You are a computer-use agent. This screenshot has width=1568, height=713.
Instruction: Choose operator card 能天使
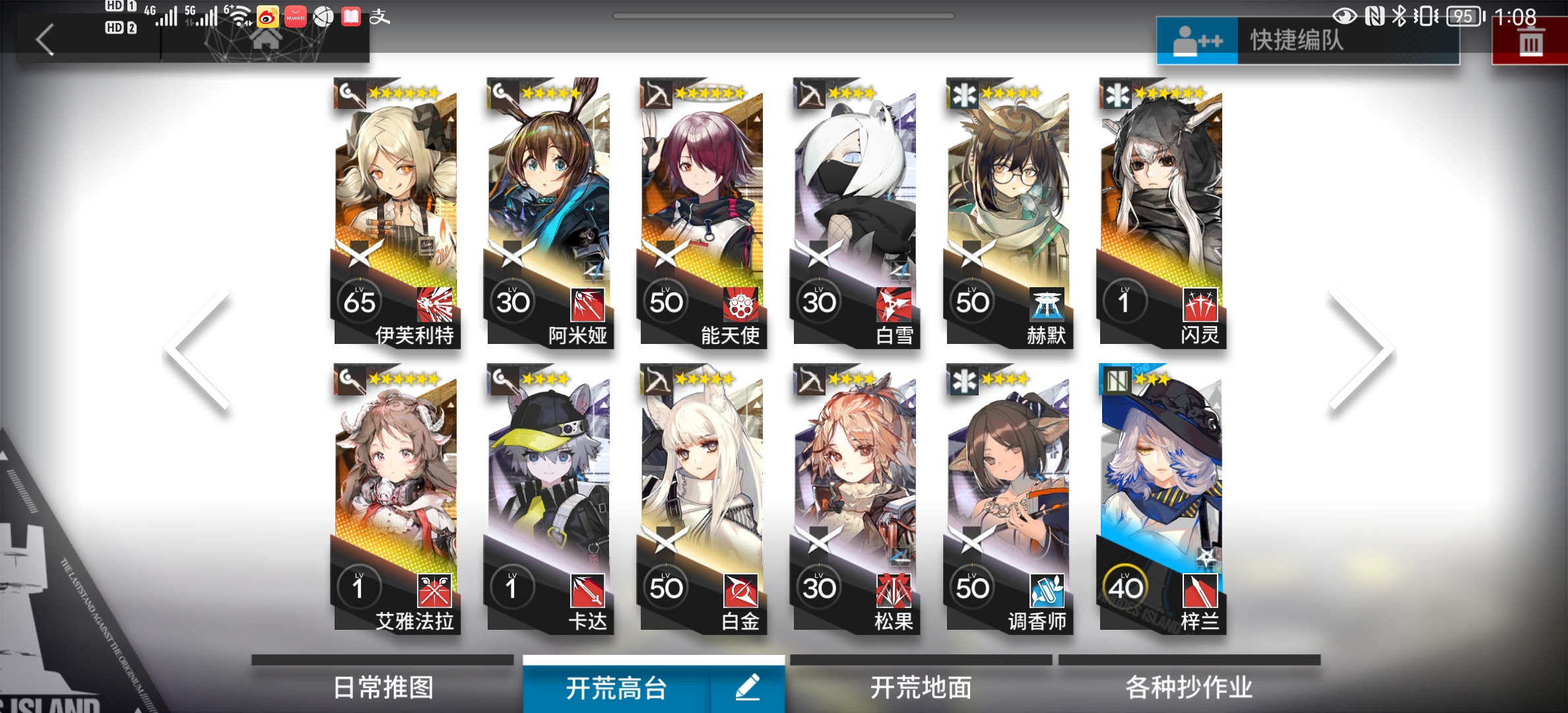702,211
